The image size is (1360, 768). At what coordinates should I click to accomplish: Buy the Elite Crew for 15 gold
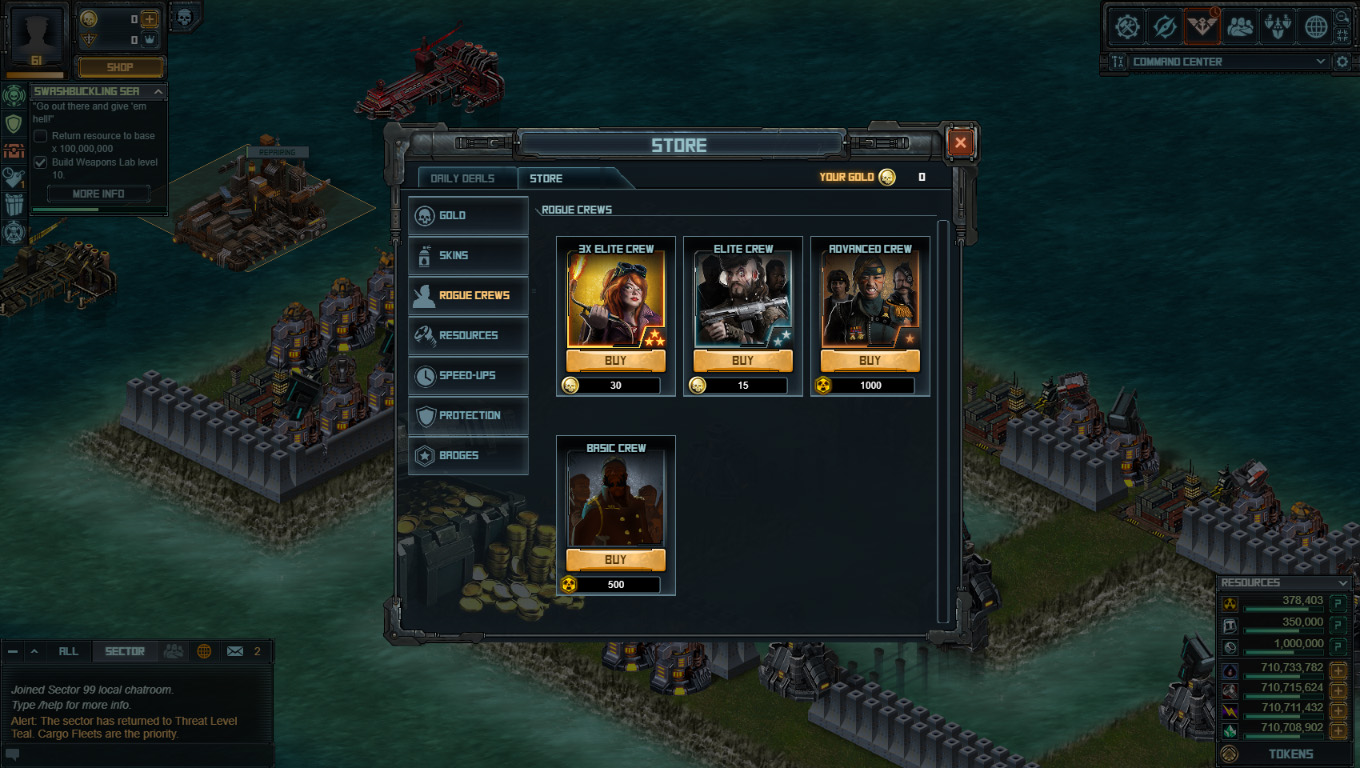[x=743, y=360]
